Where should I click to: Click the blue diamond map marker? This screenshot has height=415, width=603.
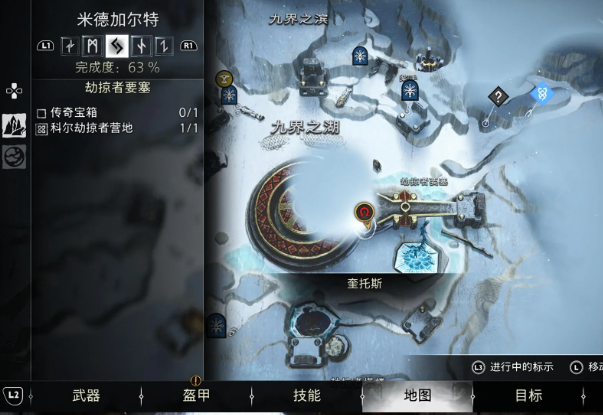pyautogui.click(x=542, y=94)
